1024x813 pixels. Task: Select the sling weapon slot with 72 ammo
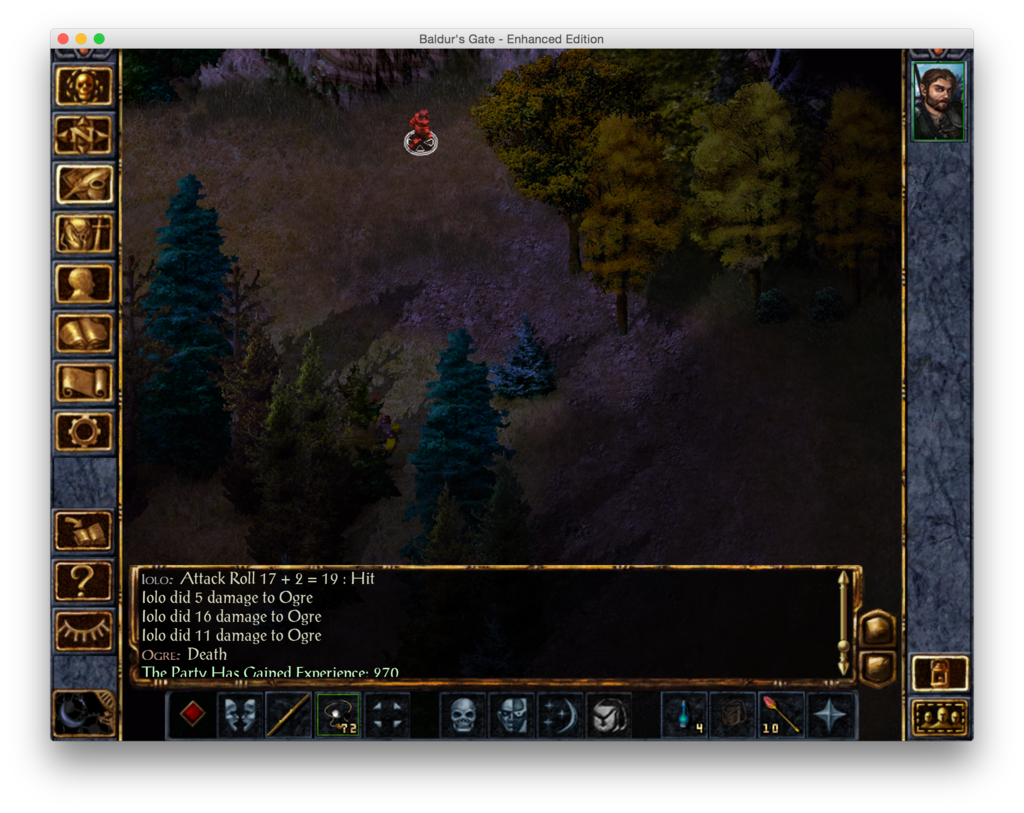click(x=338, y=715)
